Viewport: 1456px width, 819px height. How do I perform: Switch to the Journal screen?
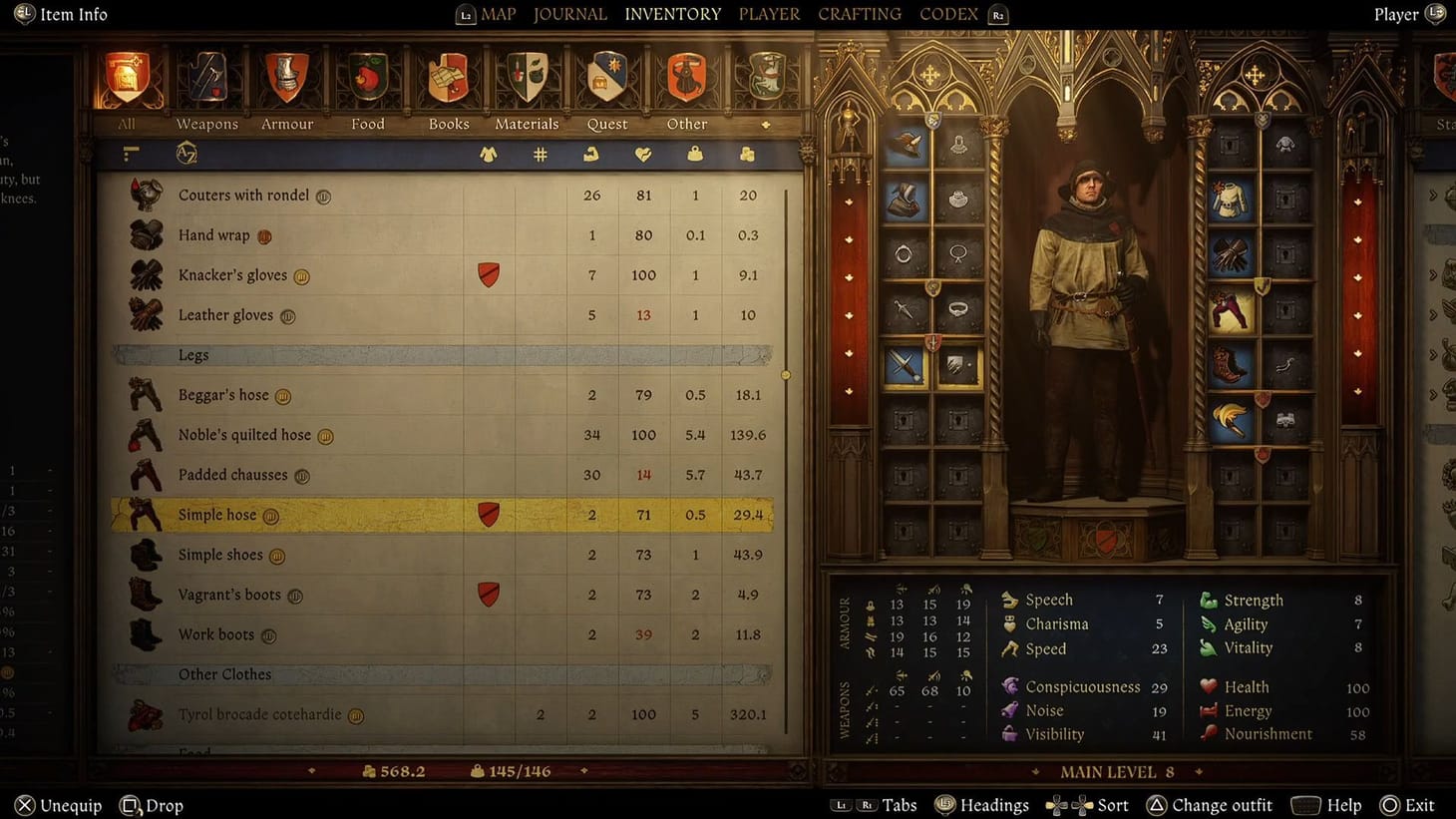click(569, 14)
